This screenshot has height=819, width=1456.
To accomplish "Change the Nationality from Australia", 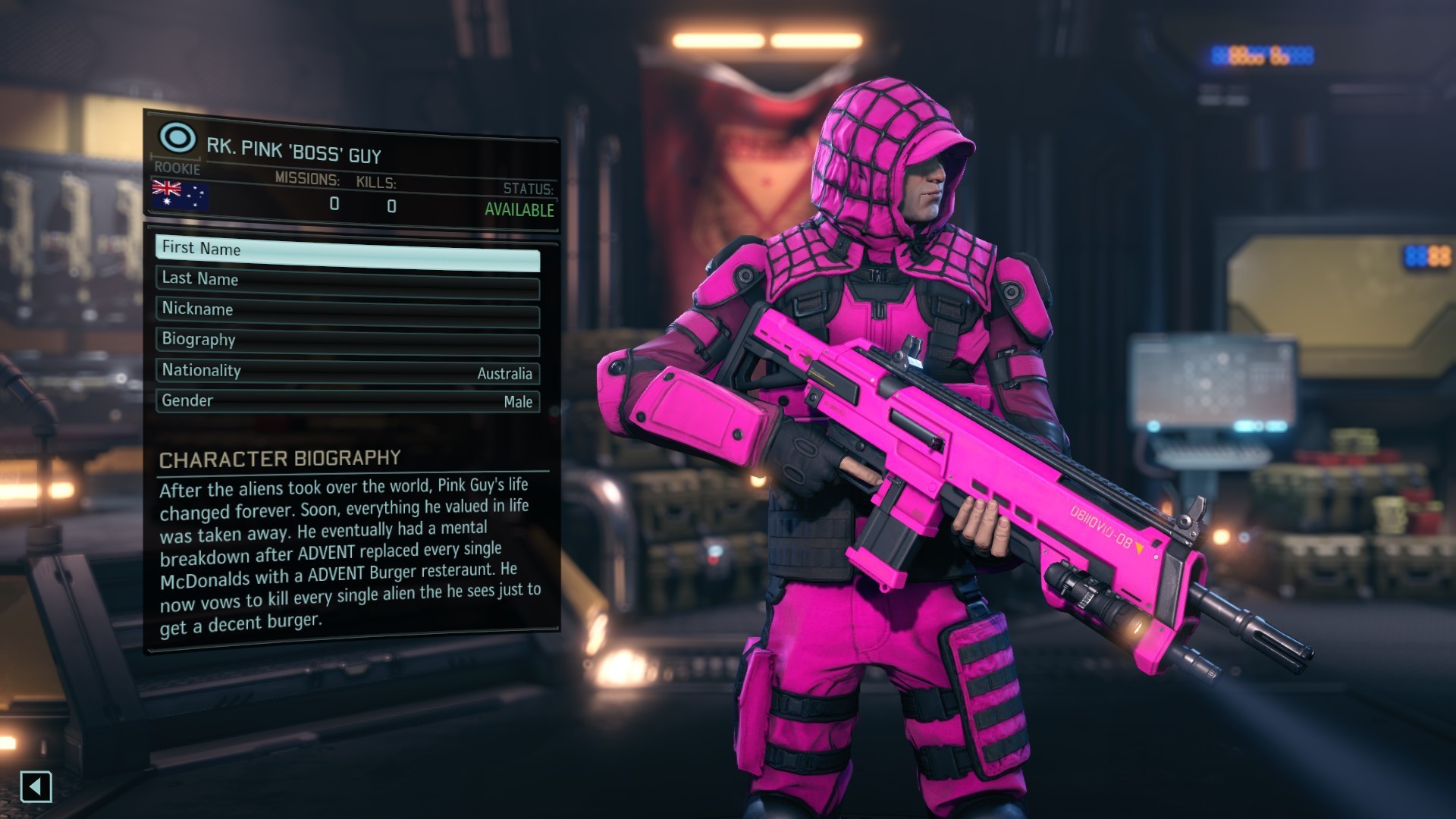I will [347, 372].
